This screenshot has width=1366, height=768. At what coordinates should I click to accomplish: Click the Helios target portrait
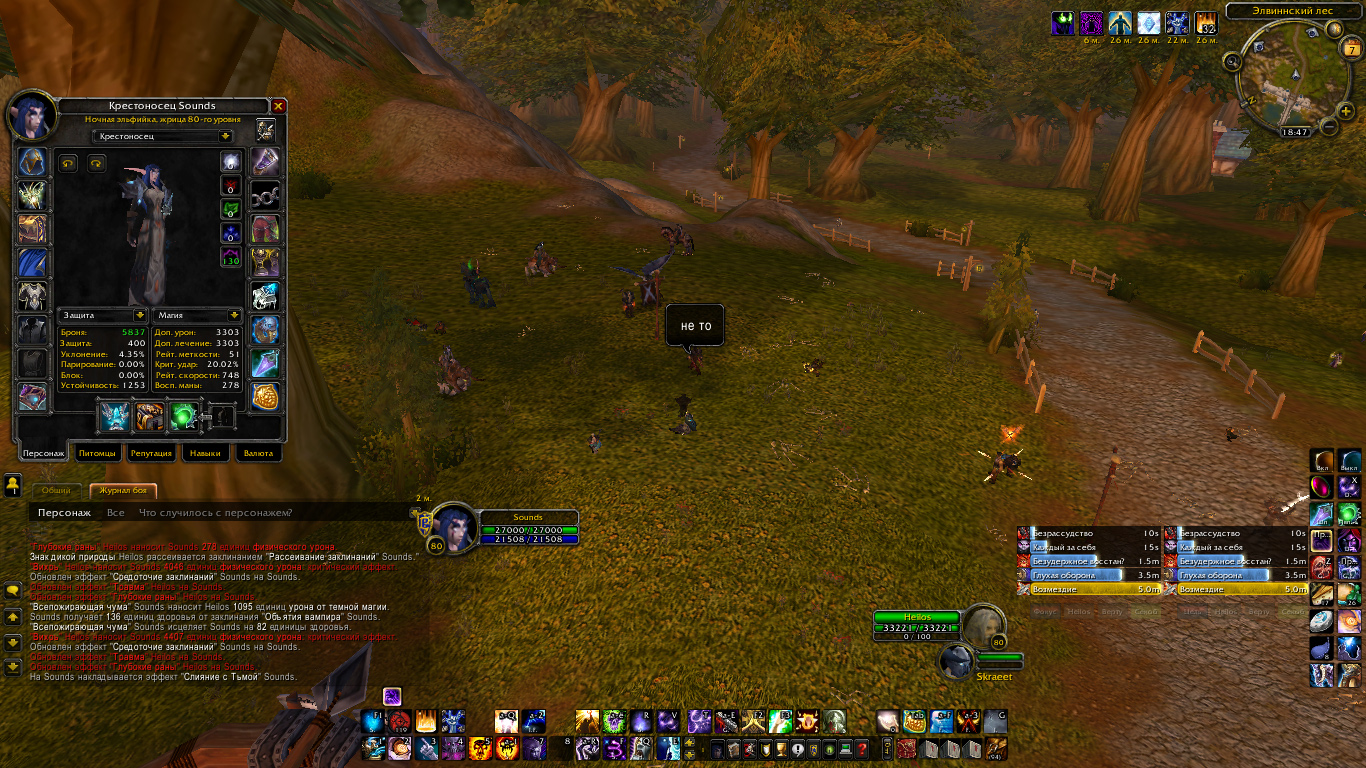click(983, 625)
